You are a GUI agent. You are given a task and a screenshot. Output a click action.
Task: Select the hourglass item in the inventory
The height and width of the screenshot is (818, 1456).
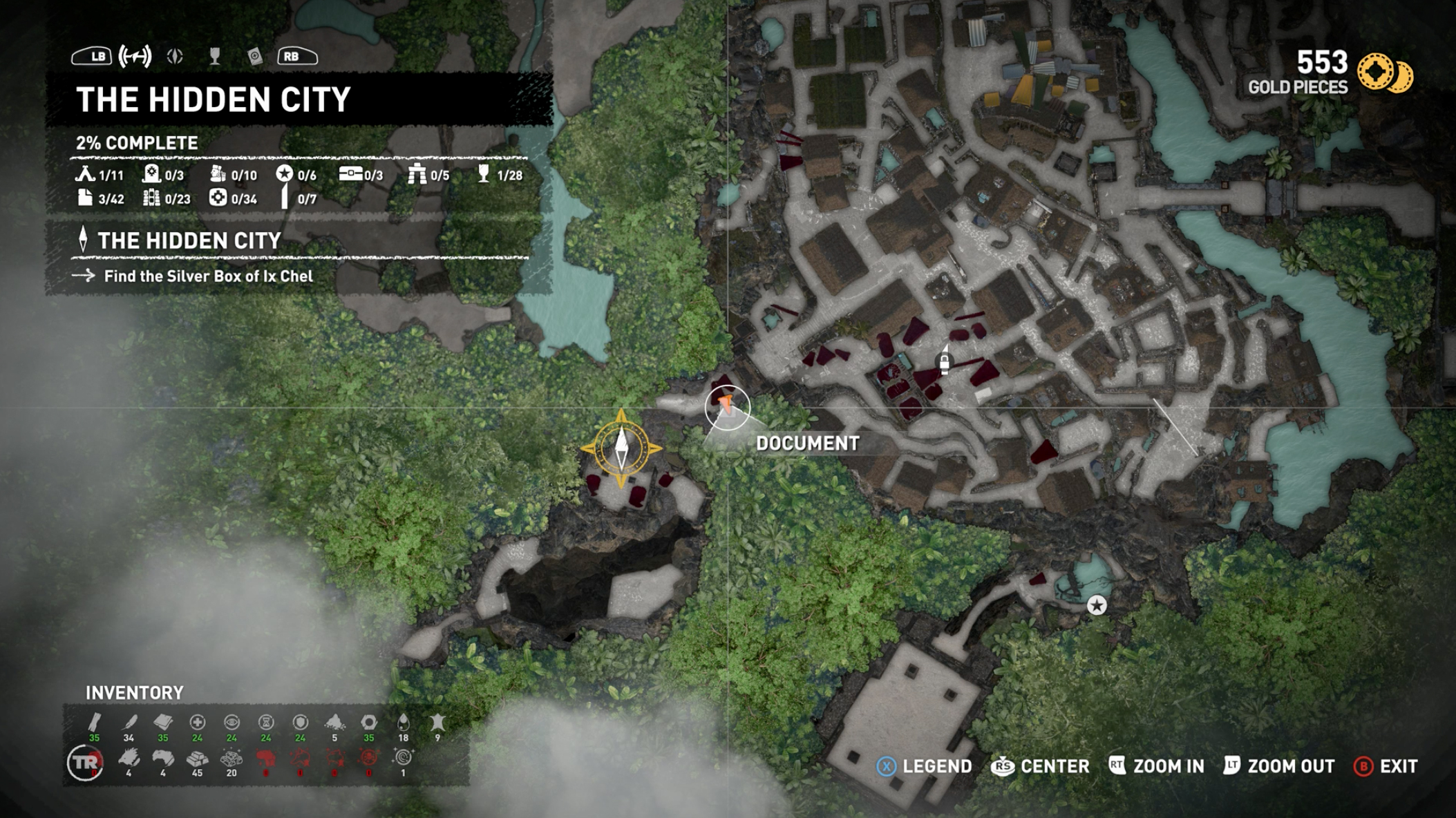(x=265, y=723)
